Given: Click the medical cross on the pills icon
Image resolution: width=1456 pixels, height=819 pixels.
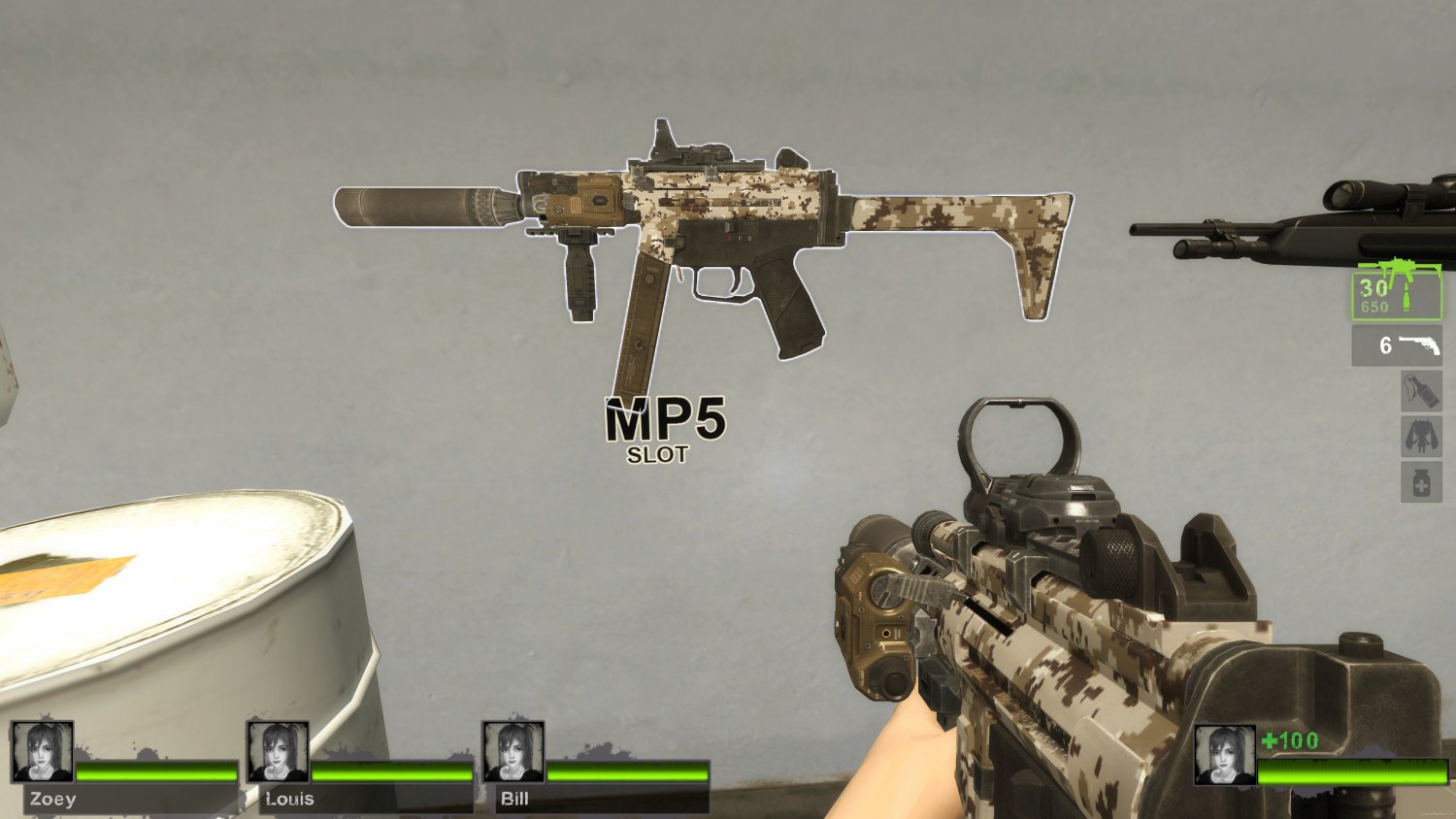Looking at the screenshot, I should coord(1422,484).
